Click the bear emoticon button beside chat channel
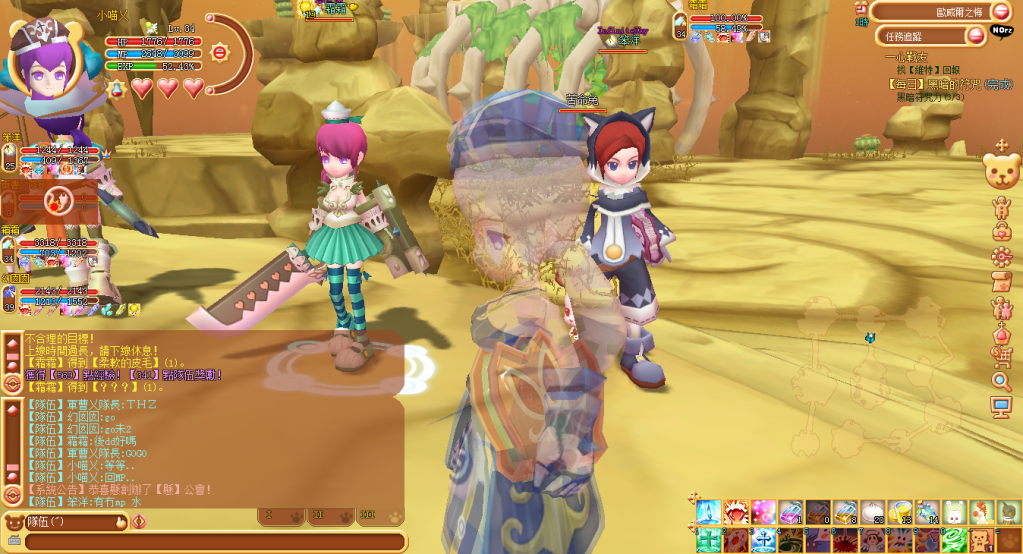The image size is (1023, 554). [14, 521]
